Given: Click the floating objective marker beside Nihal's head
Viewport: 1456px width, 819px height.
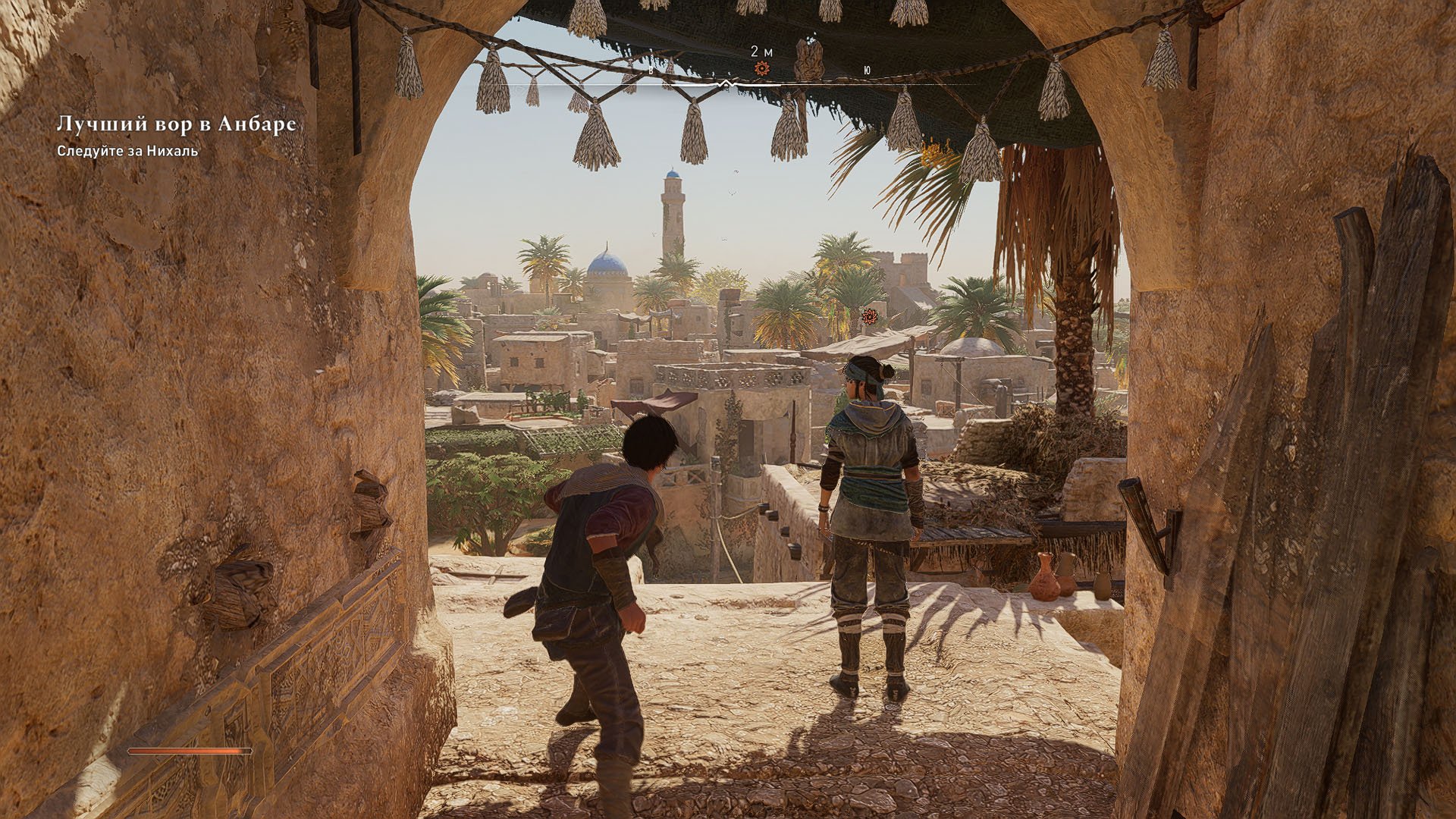Looking at the screenshot, I should [x=870, y=316].
